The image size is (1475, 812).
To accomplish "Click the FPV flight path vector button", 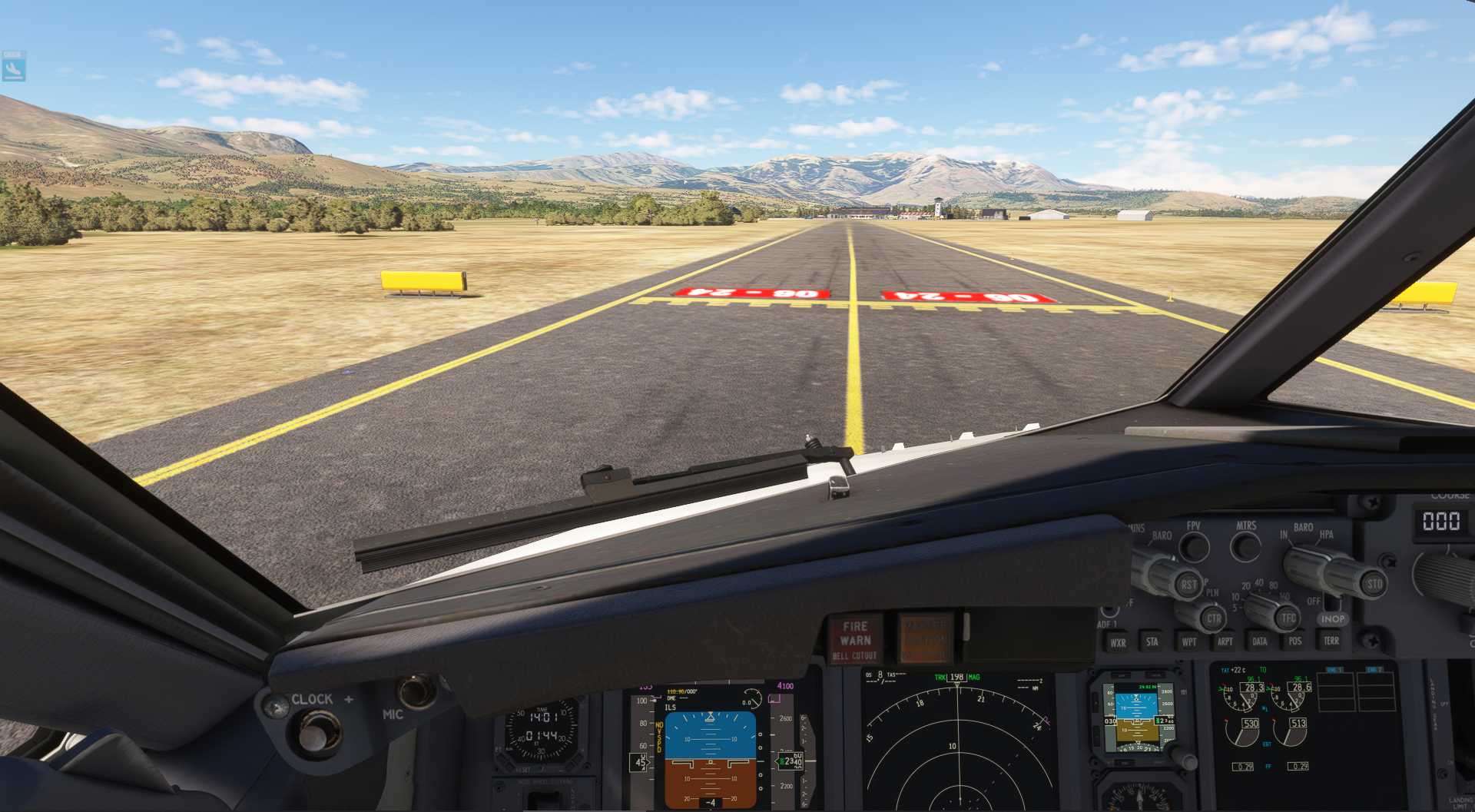I will tap(1194, 547).
